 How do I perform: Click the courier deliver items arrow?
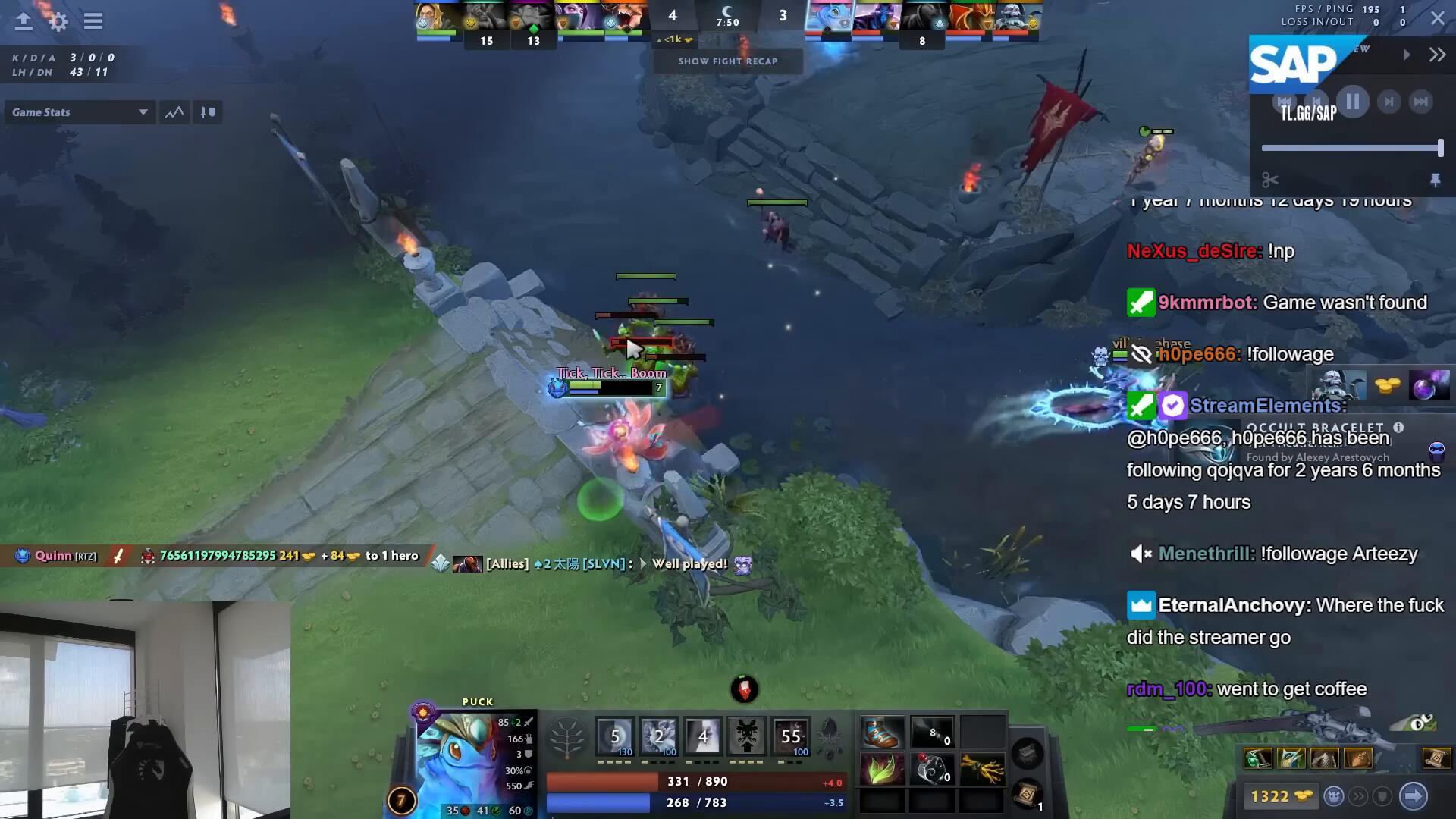click(x=1413, y=796)
